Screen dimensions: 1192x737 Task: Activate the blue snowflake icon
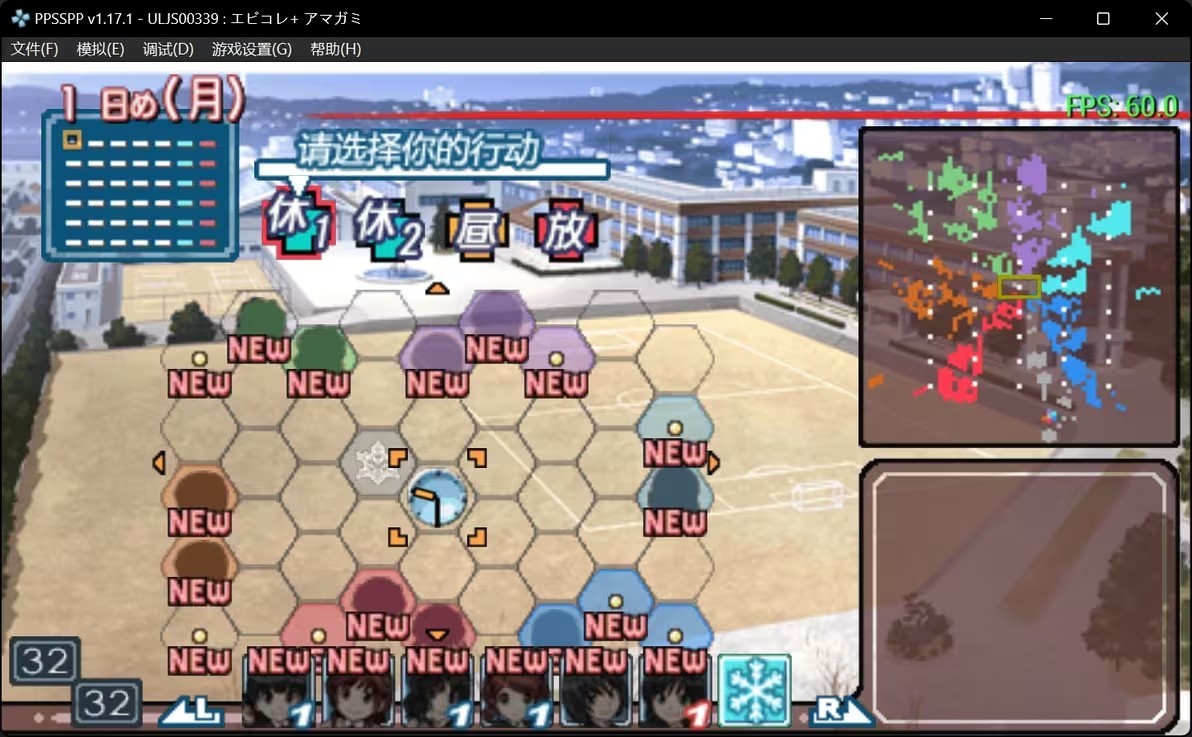[x=754, y=690]
